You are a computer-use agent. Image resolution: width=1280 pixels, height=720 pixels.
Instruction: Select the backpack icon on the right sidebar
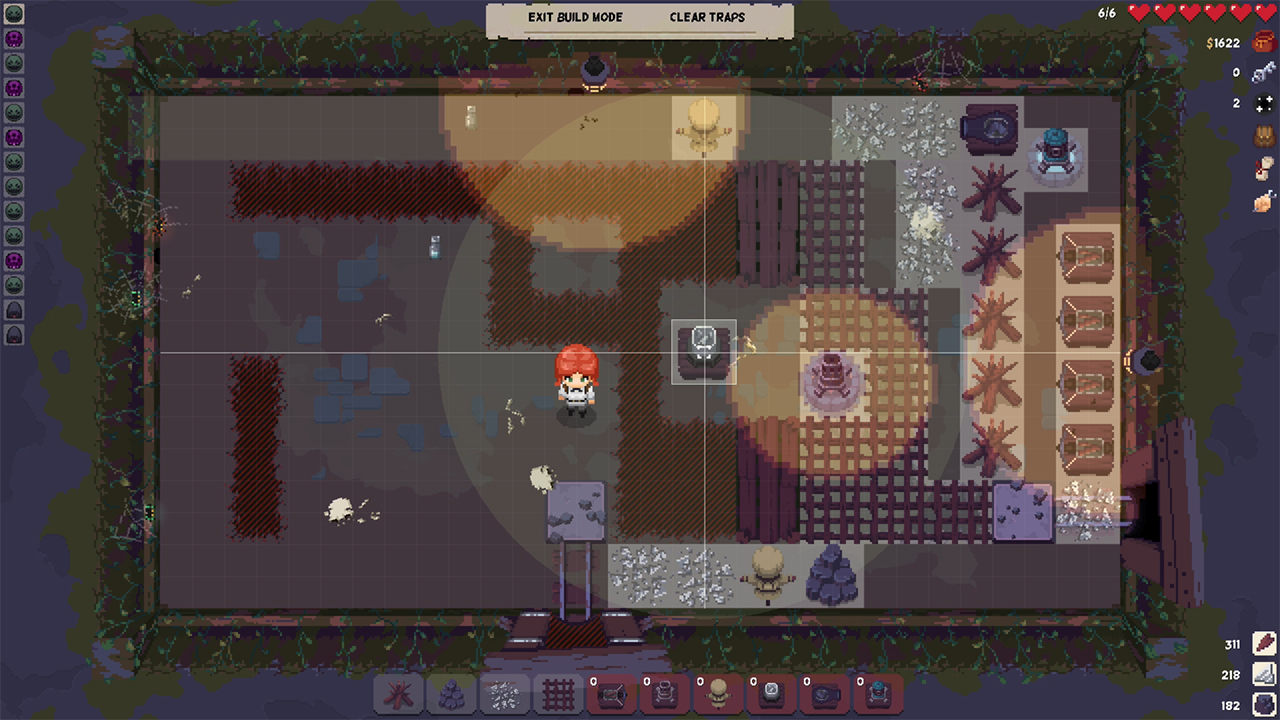coord(1263,138)
